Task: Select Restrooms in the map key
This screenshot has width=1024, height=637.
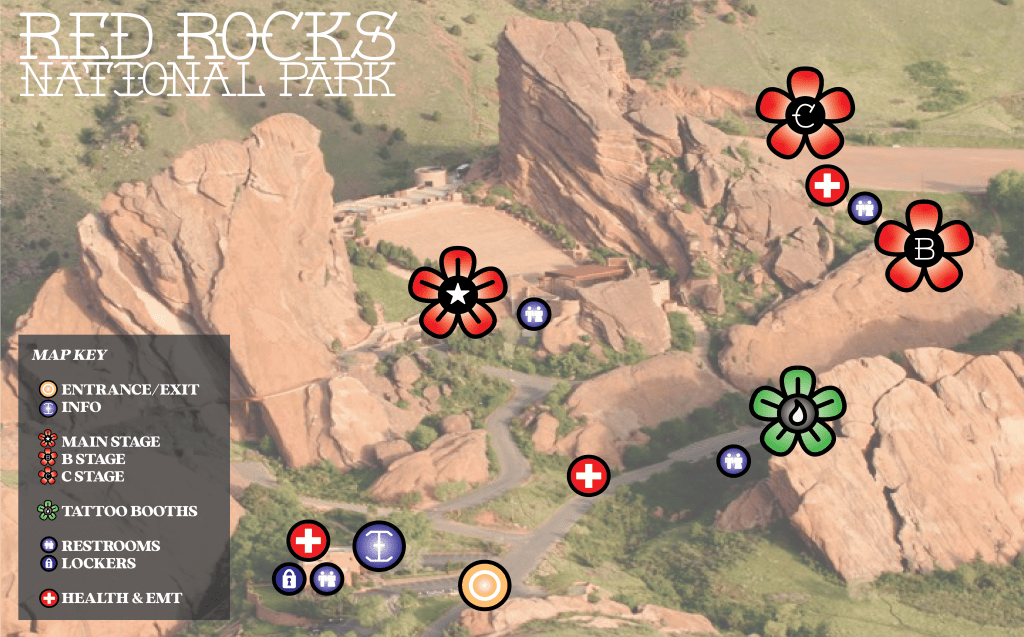Action: point(110,546)
